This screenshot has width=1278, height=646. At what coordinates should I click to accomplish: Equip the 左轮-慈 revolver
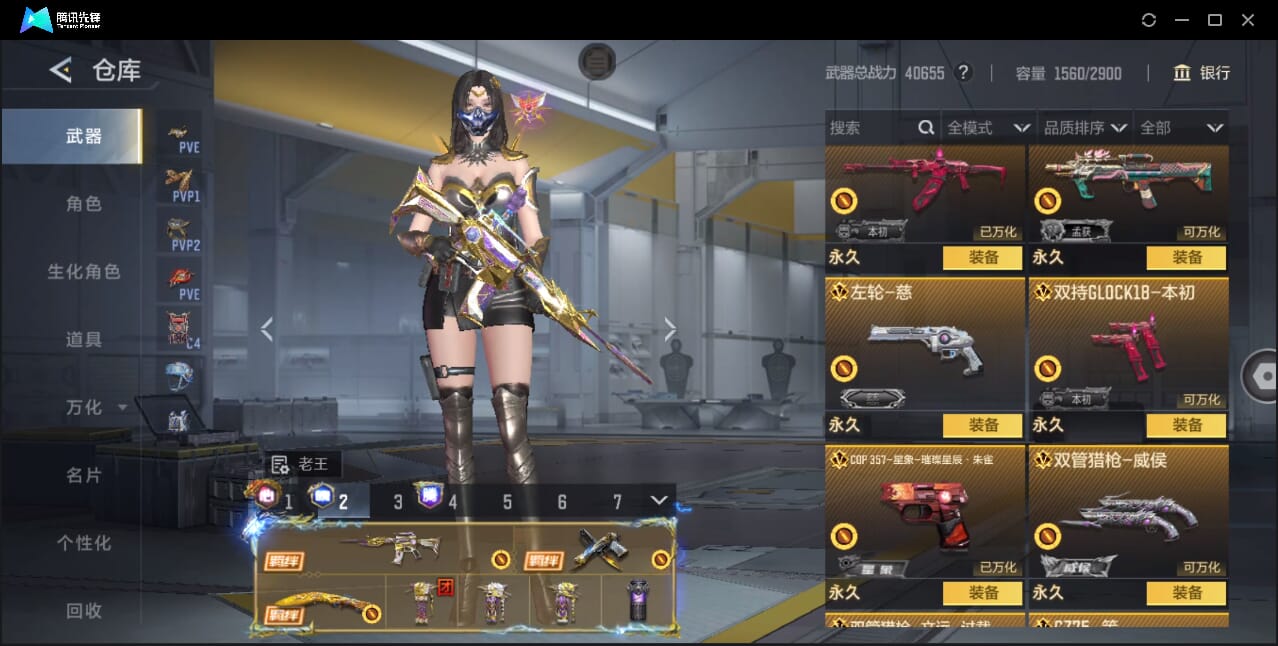point(982,425)
